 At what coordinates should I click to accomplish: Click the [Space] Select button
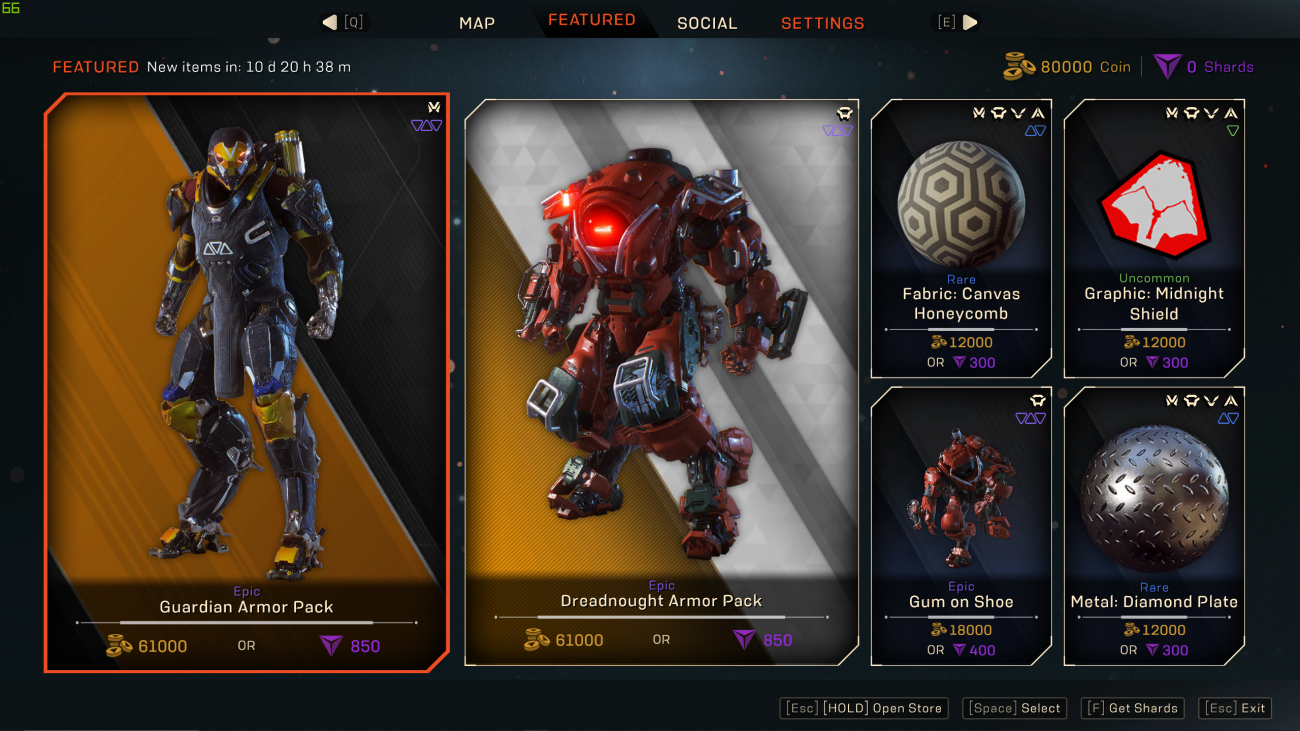(1014, 708)
